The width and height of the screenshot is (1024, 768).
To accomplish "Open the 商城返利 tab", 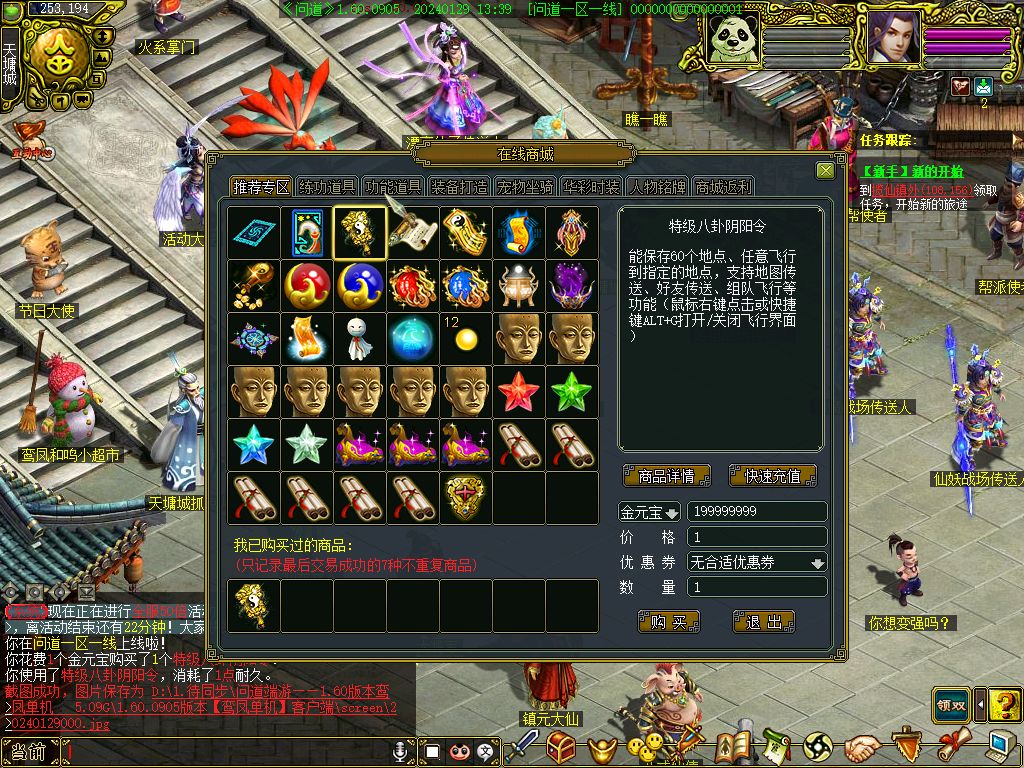I will [x=723, y=187].
